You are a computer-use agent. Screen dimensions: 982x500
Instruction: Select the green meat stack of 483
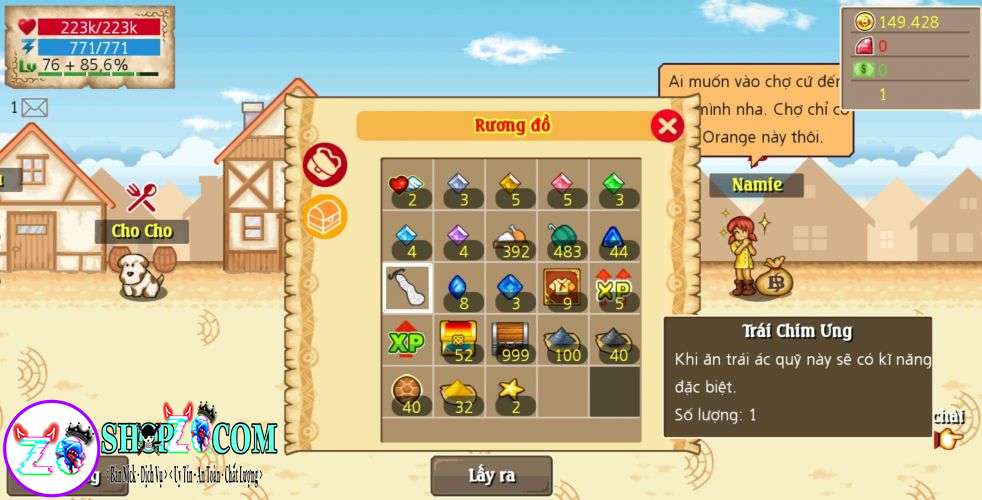point(562,237)
